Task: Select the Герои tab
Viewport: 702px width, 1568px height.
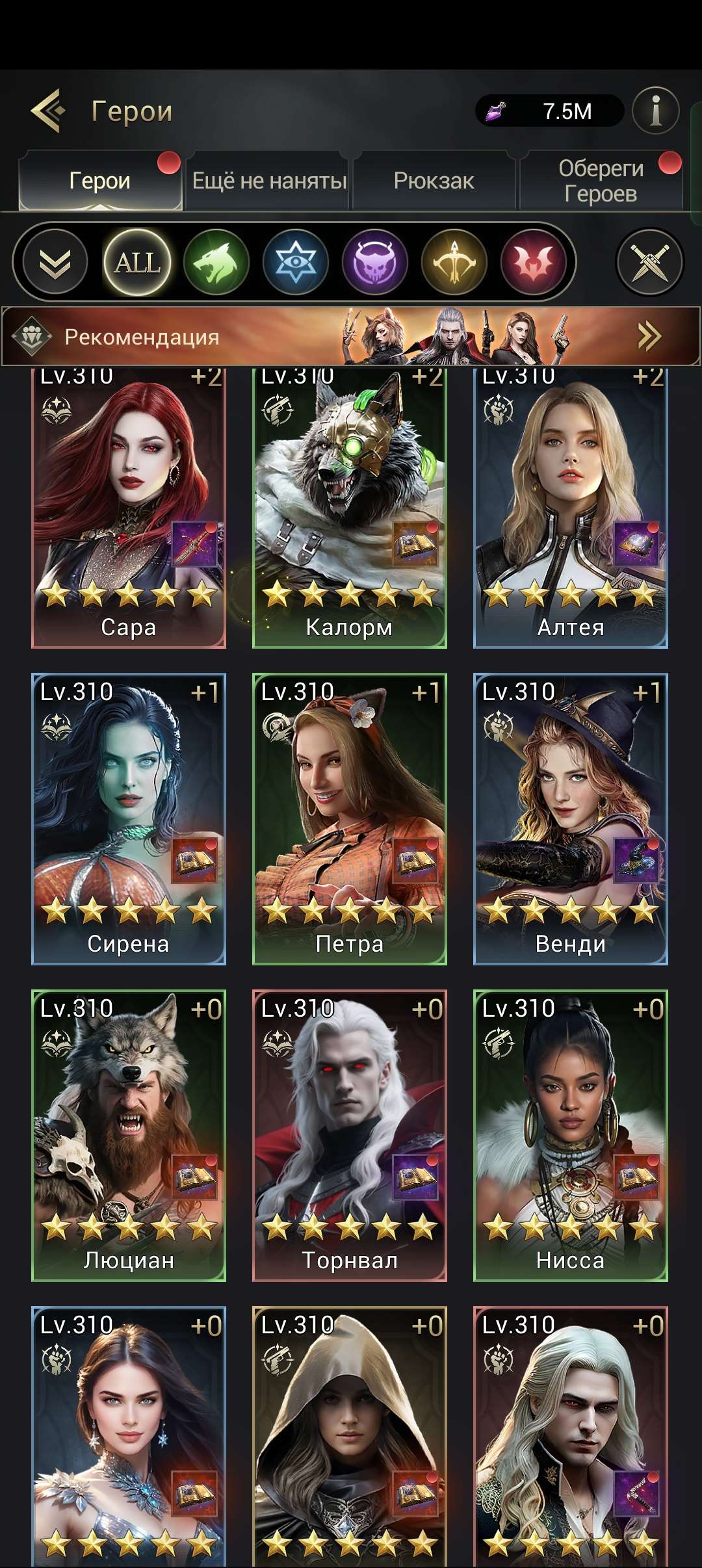Action: 100,181
